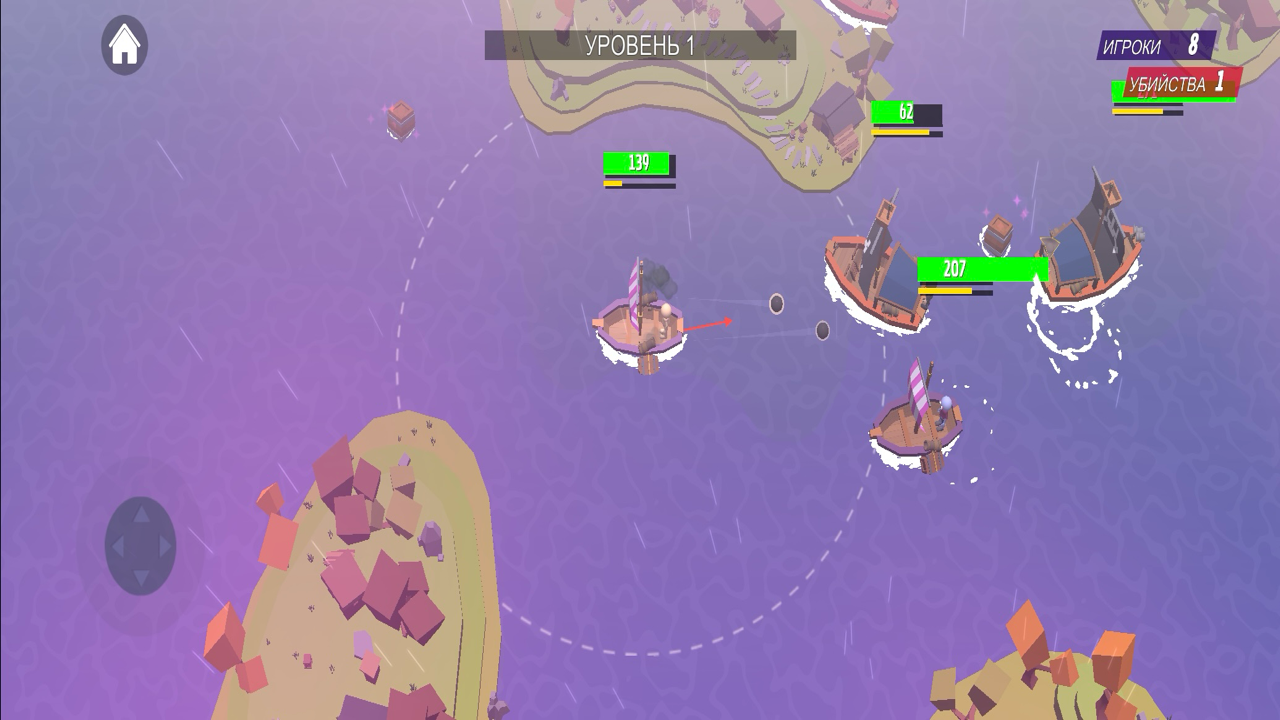The width and height of the screenshot is (1280, 720).
Task: Click the yellow XP bar under УБИЙСТВА
Action: (1140, 110)
